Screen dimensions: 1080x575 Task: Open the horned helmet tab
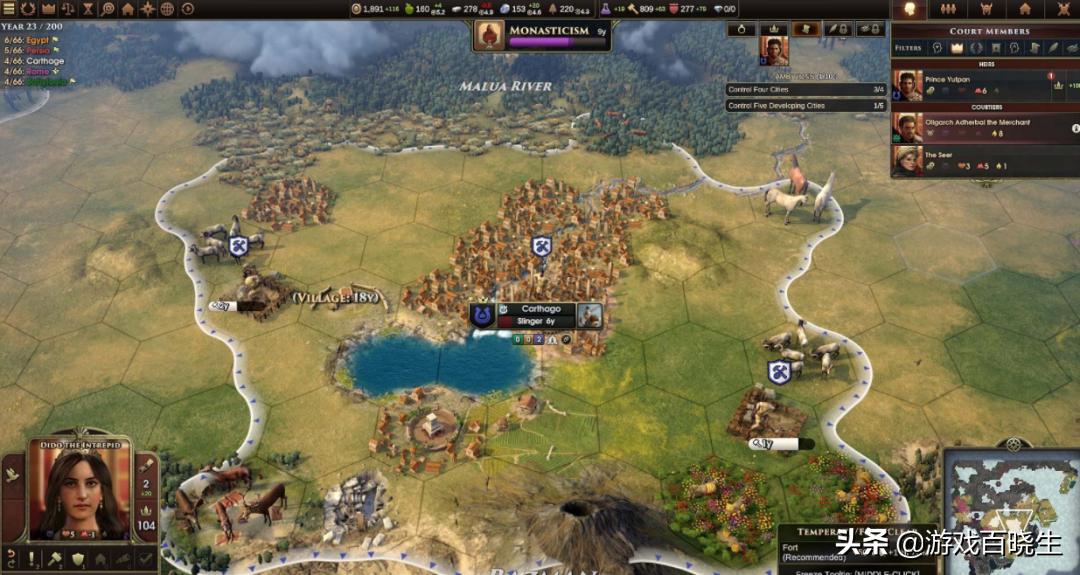coord(986,9)
